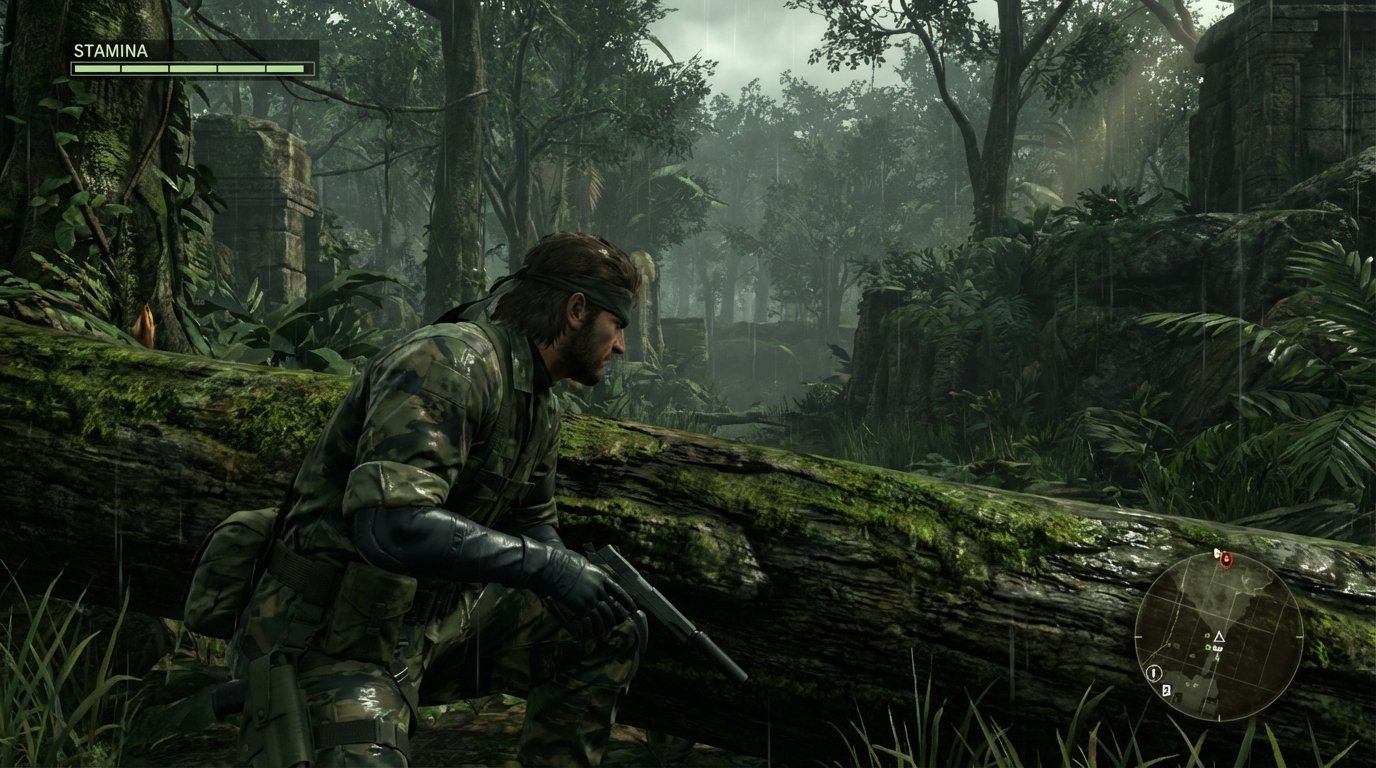This screenshot has width=1376, height=768.
Task: Click the white player triangle on the minimap
Action: (1220, 637)
